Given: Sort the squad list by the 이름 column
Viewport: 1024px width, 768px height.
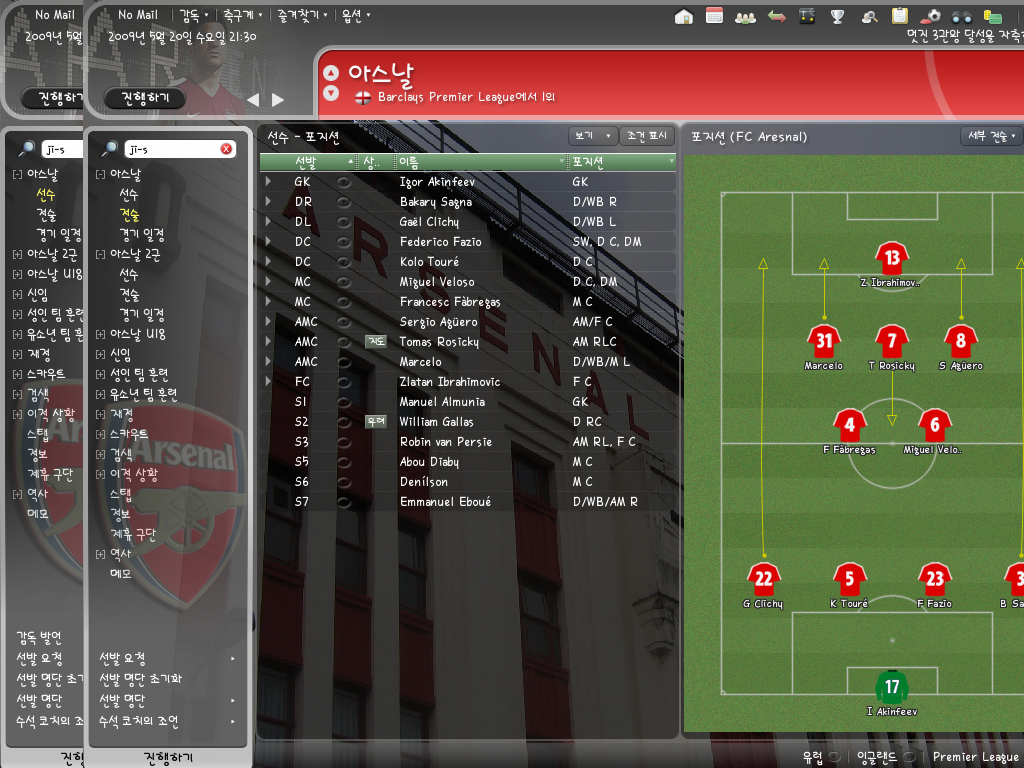Looking at the screenshot, I should coord(480,161).
